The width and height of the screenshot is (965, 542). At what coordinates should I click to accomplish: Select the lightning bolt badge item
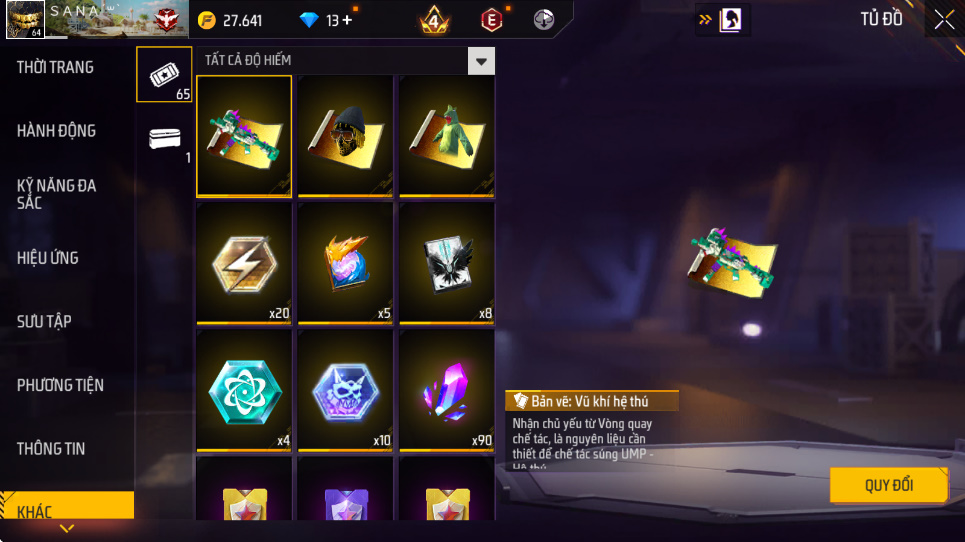click(244, 263)
